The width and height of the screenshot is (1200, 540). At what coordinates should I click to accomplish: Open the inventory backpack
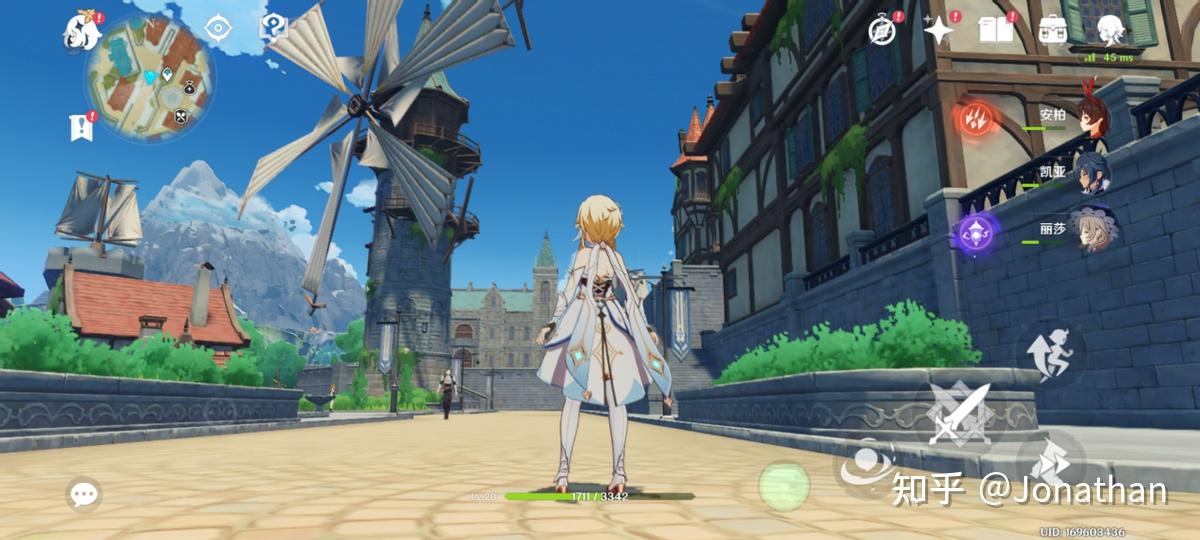(1053, 30)
